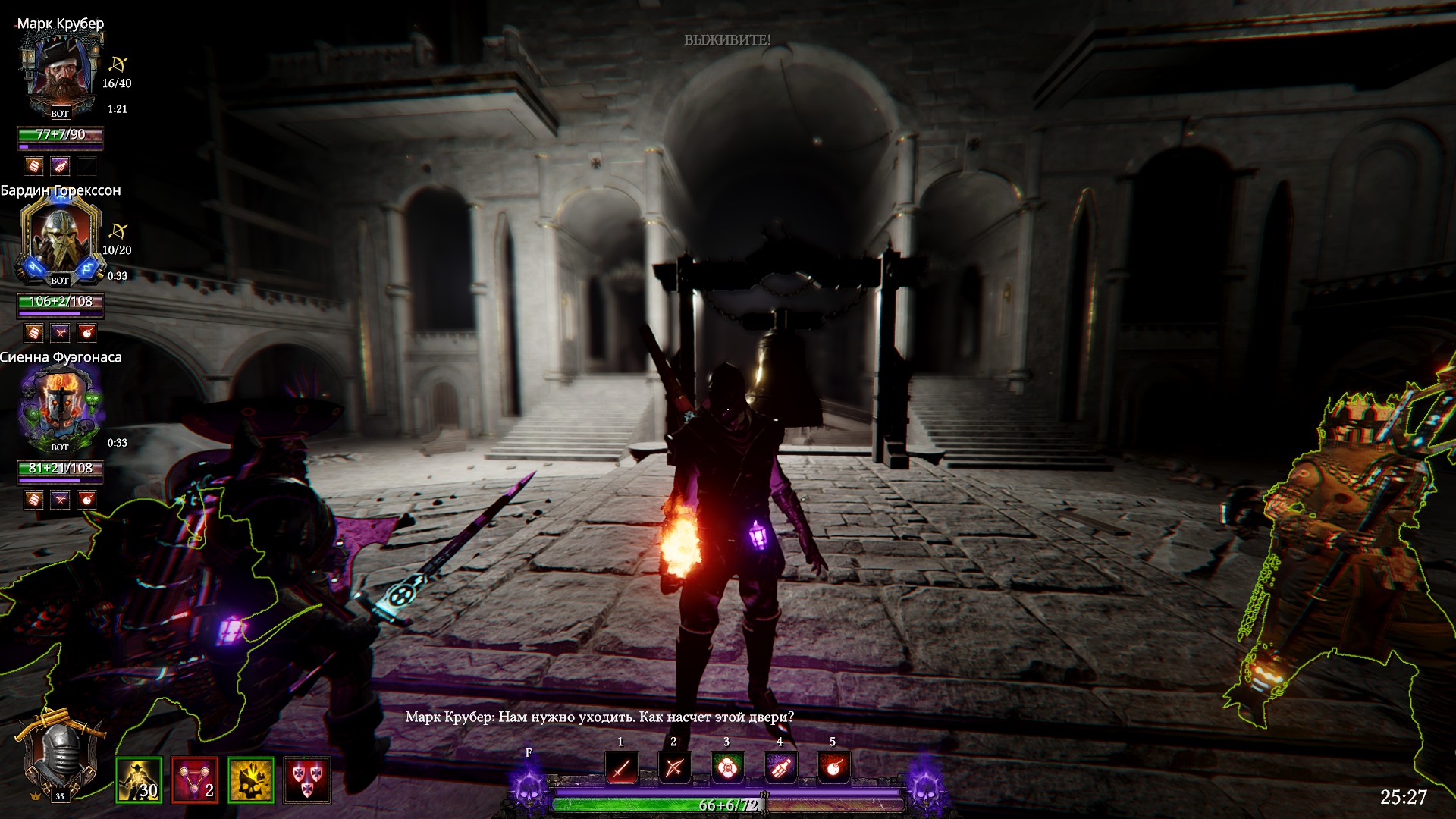Switch to the ranged bow slot
This screenshot has height=819, width=1456.
coord(673,768)
